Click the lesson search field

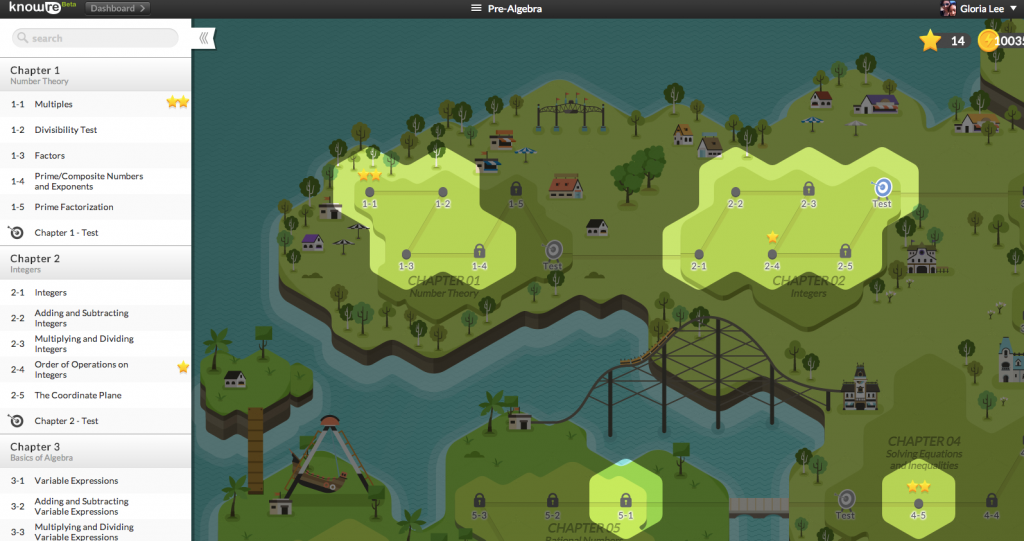pyautogui.click(x=95, y=38)
